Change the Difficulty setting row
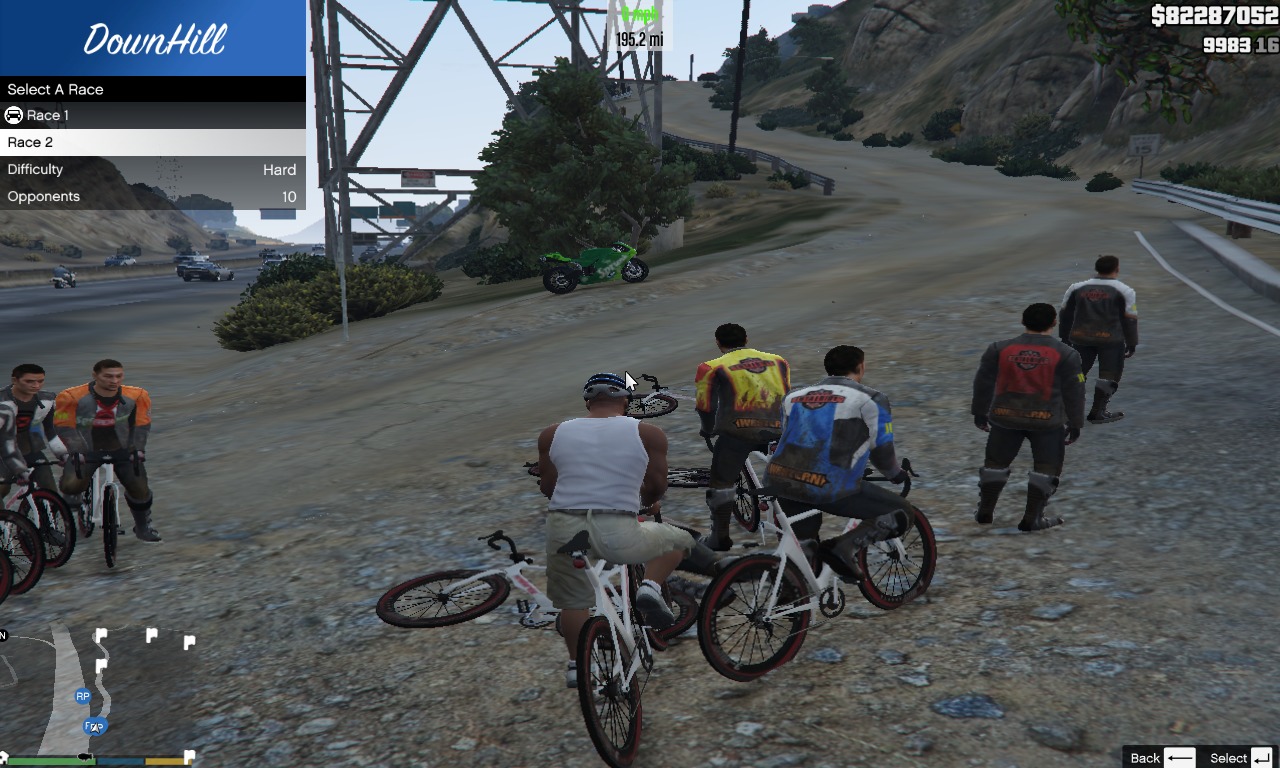Viewport: 1280px width, 768px height. [x=152, y=169]
